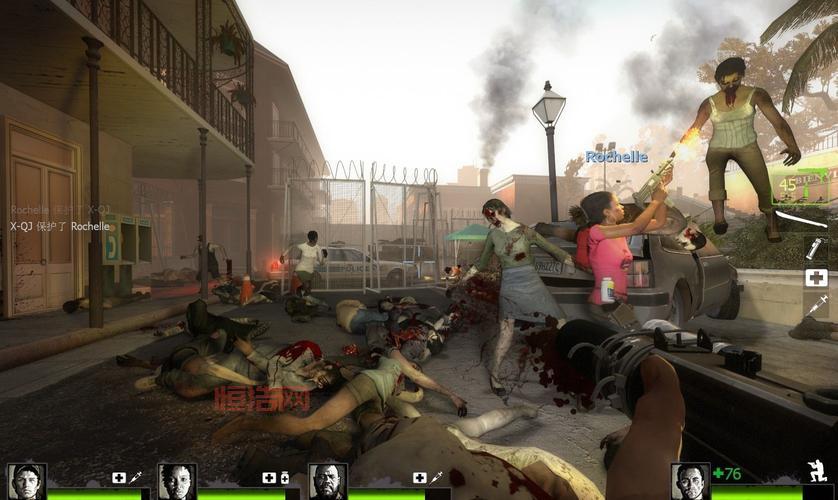Click Rochelle's teammate portrait
838x500 pixels.
coord(177,481)
